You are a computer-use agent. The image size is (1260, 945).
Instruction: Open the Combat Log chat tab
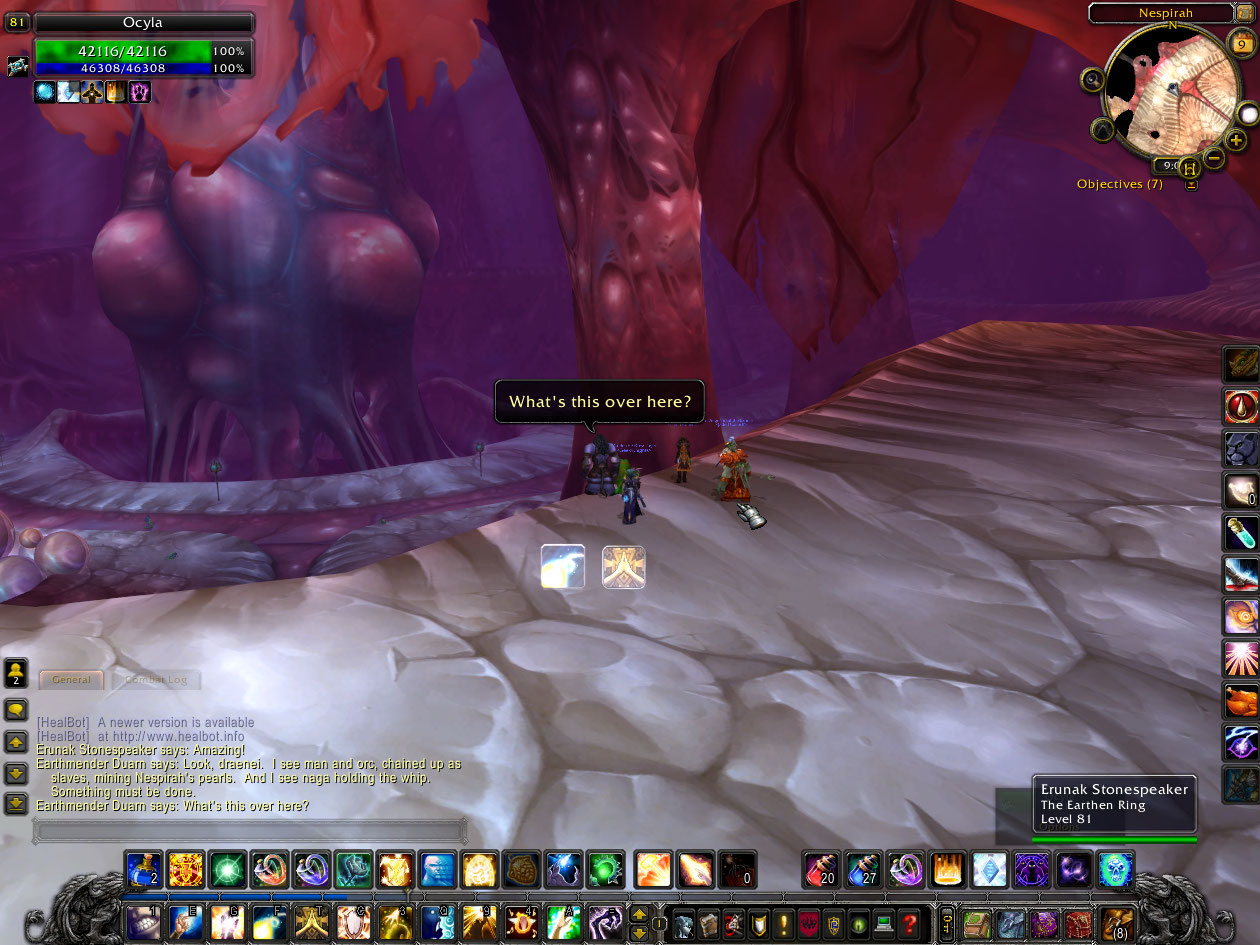click(156, 680)
